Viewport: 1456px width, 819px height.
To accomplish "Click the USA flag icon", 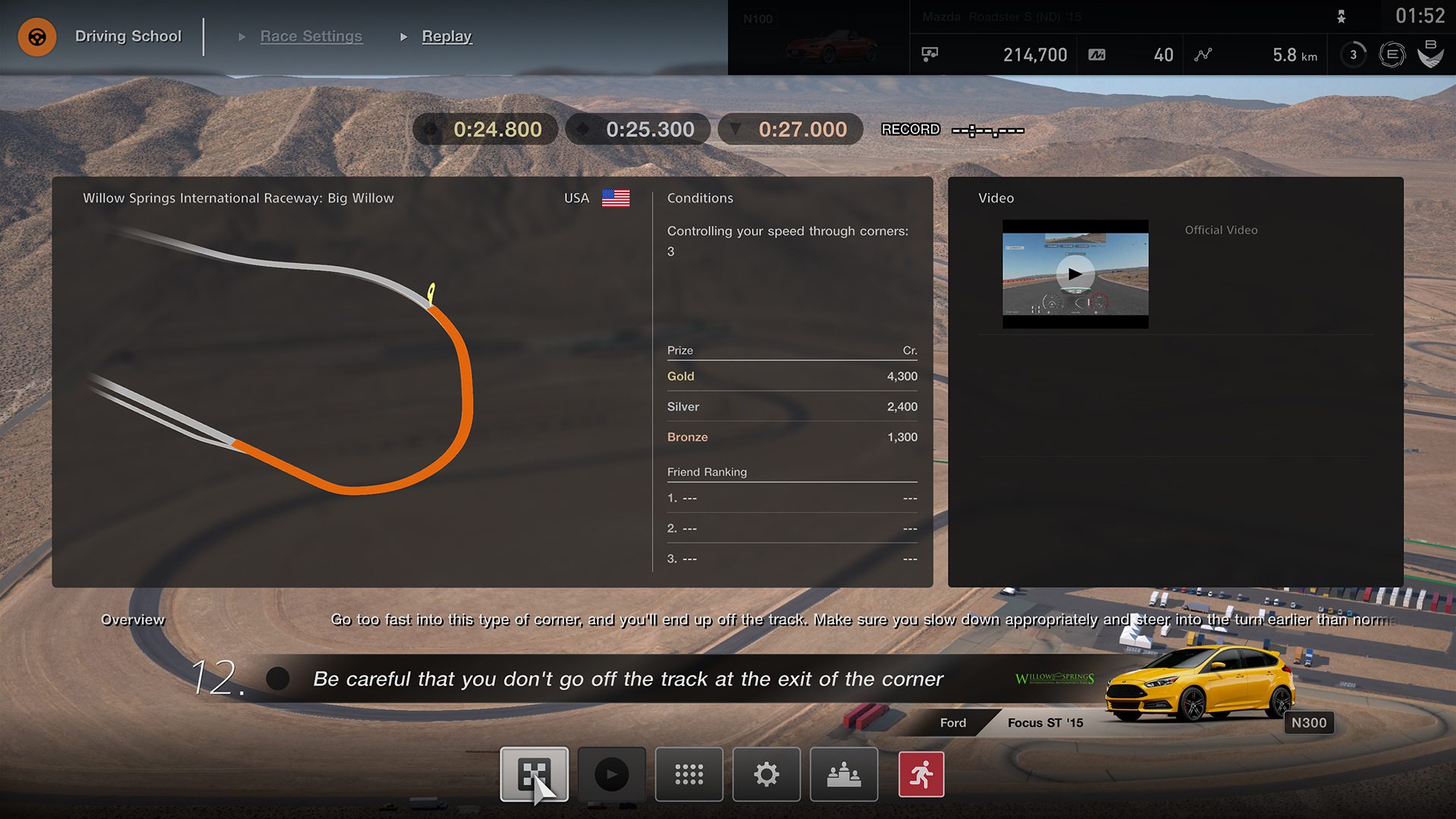I will click(616, 199).
